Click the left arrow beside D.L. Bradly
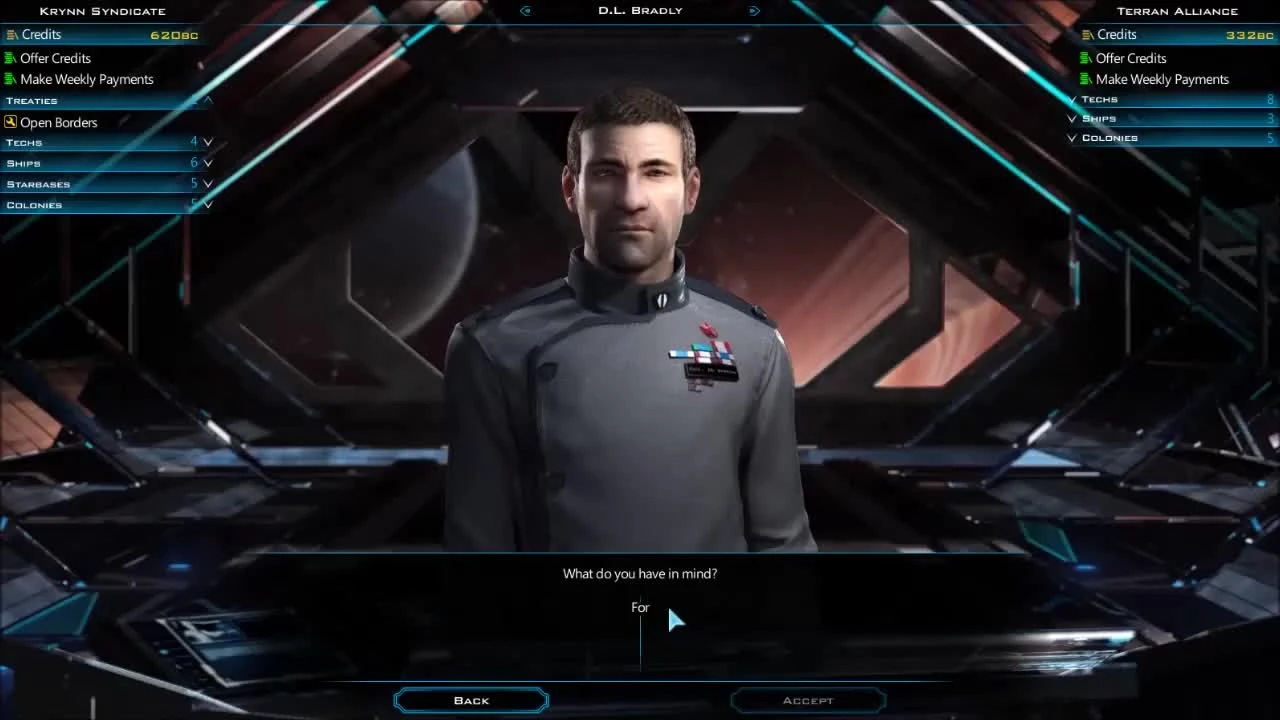Image resolution: width=1280 pixels, height=720 pixels. [x=525, y=10]
